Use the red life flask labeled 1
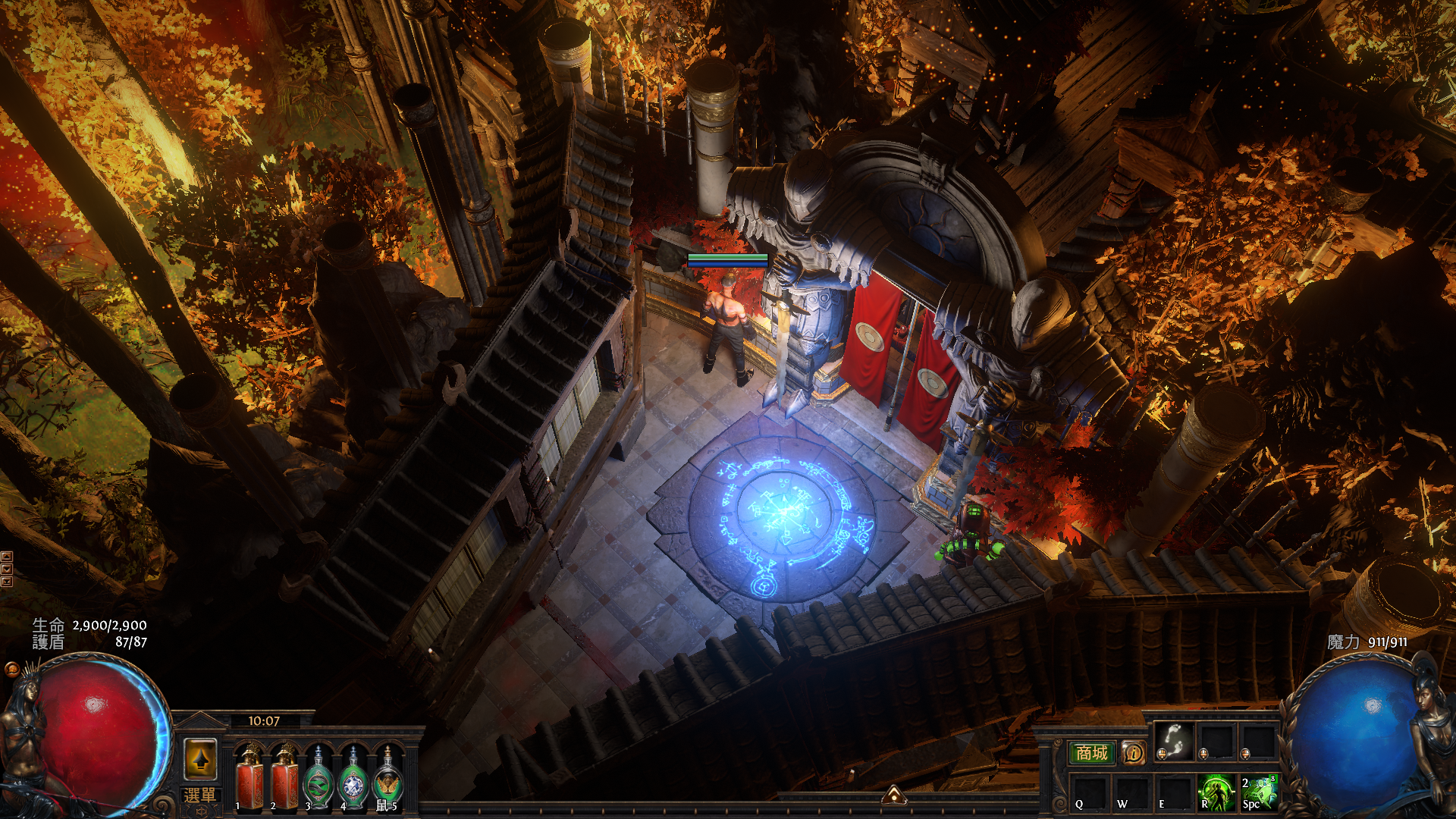This screenshot has height=819, width=1456. click(x=249, y=779)
